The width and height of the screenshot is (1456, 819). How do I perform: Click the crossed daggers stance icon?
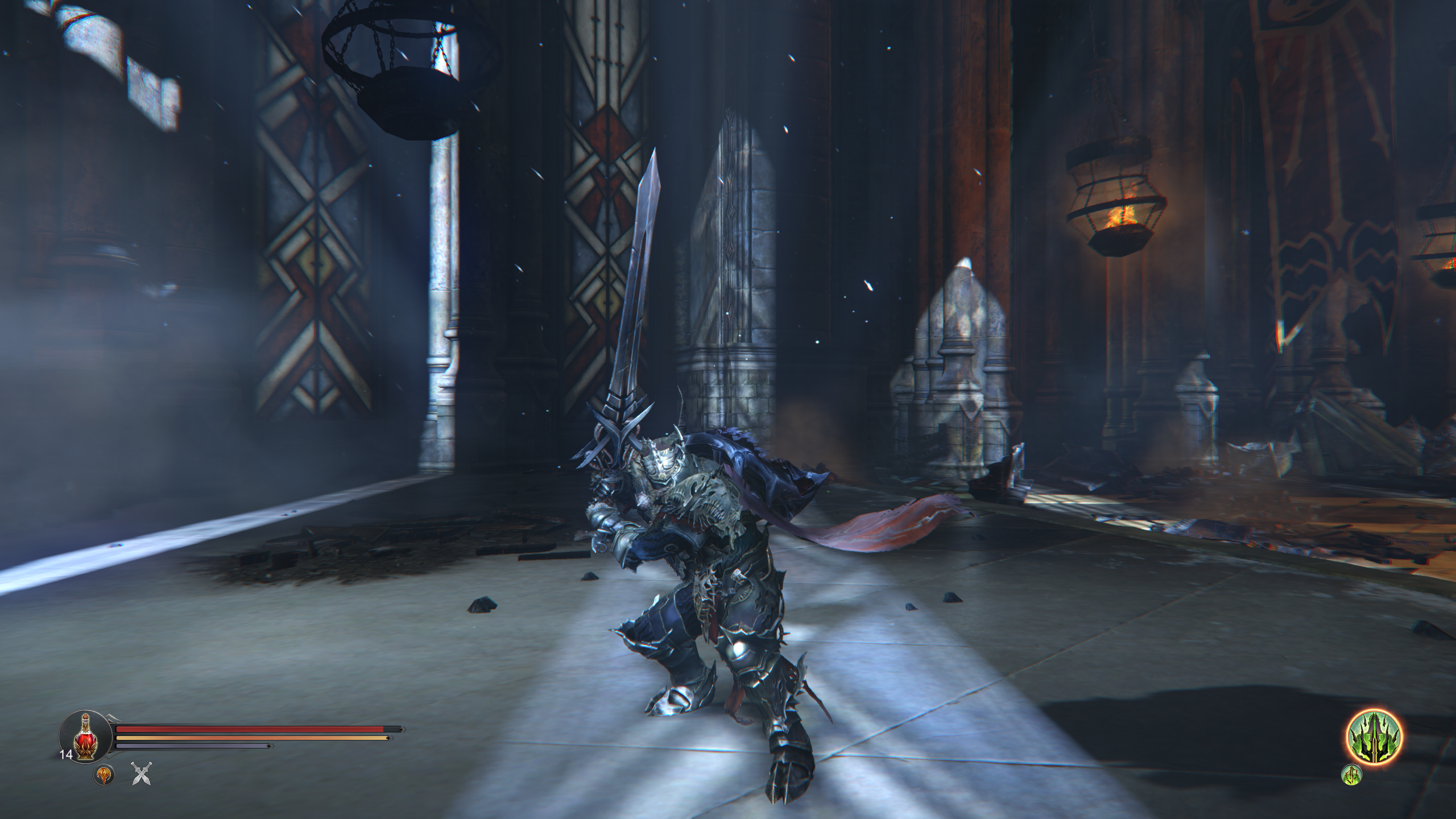point(141,774)
